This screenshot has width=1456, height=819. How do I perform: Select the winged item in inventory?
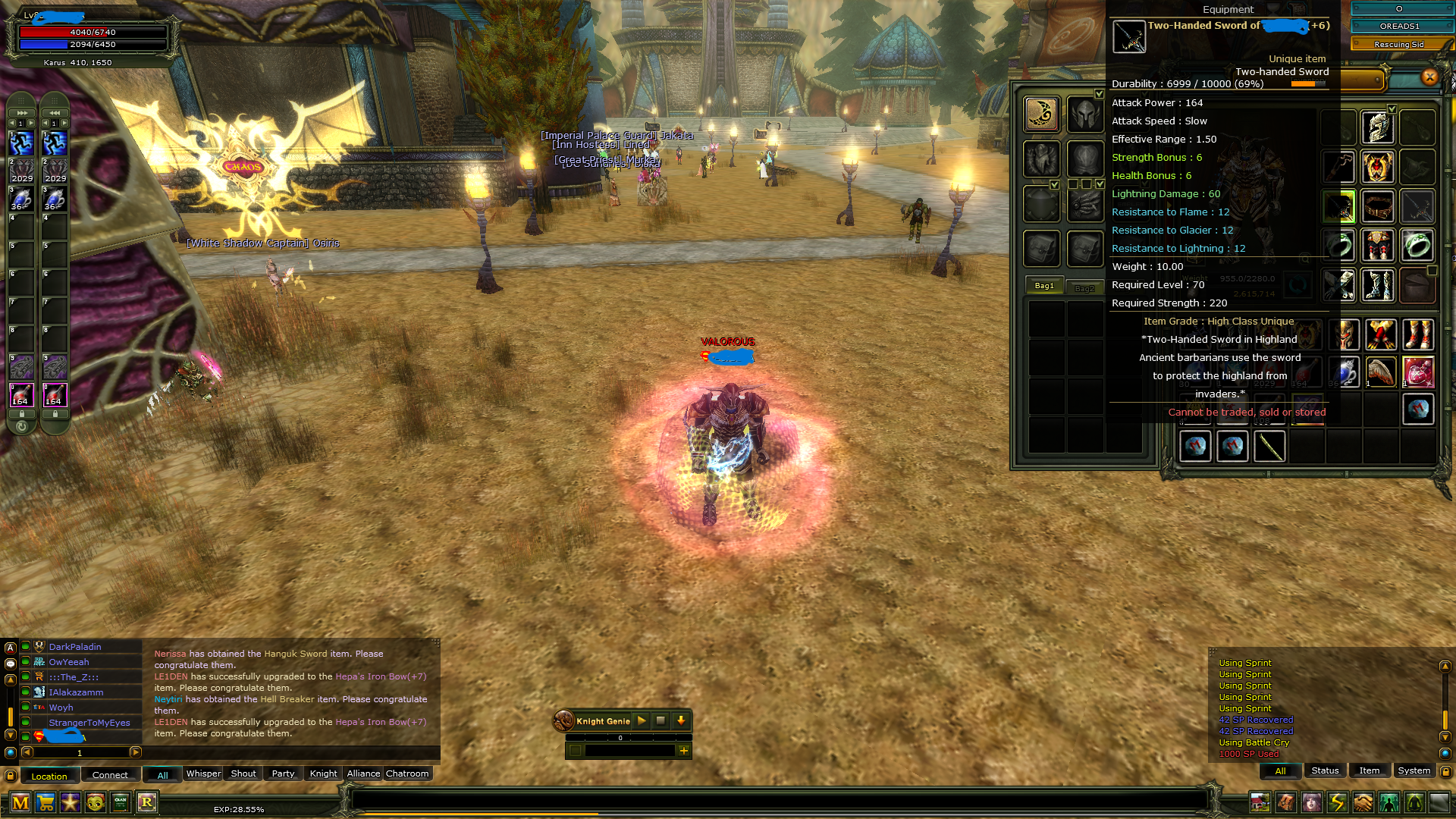pyautogui.click(x=1381, y=372)
